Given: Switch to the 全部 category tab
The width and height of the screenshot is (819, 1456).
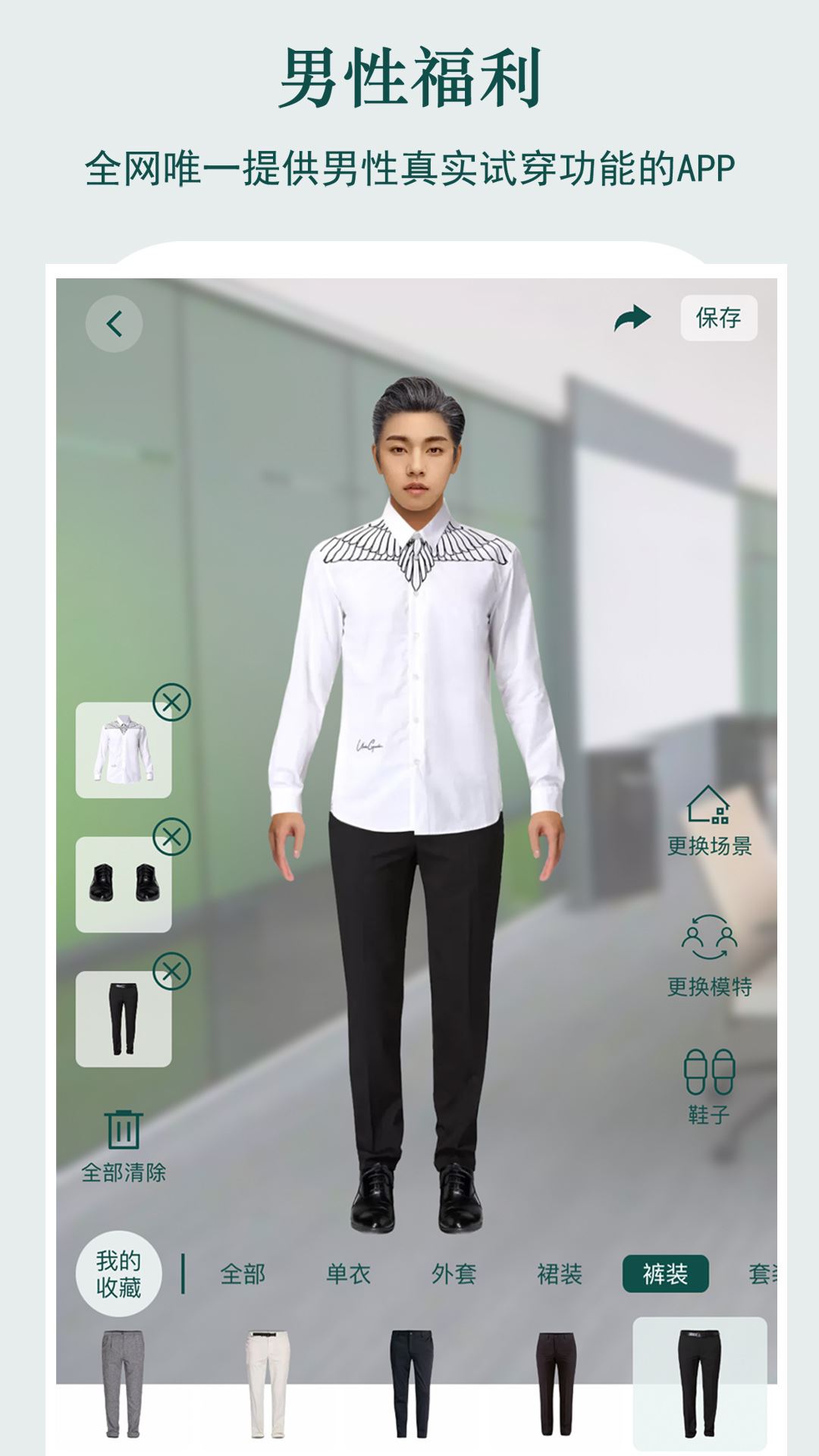Looking at the screenshot, I should (243, 1274).
